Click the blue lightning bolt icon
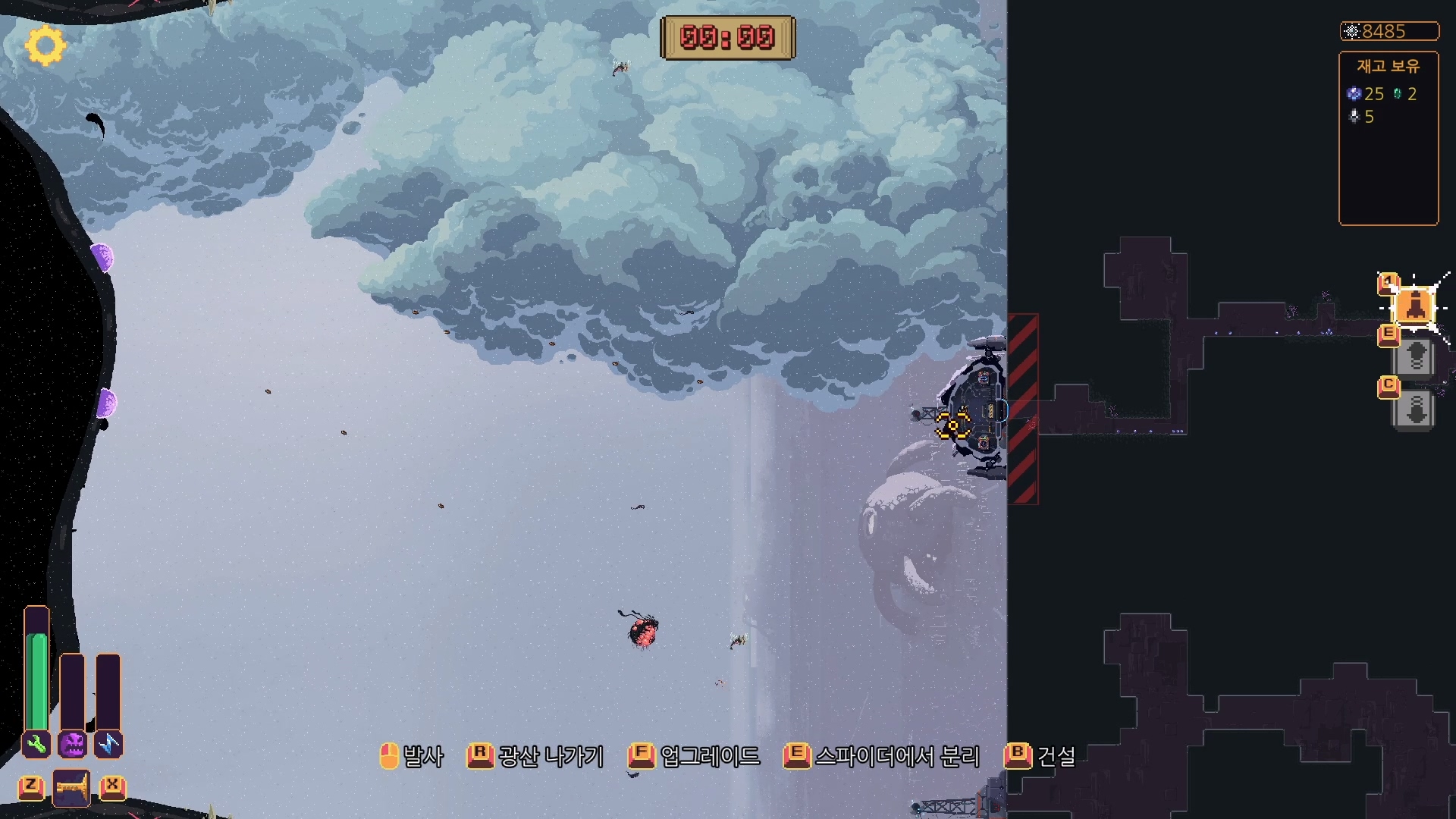 coord(108,744)
